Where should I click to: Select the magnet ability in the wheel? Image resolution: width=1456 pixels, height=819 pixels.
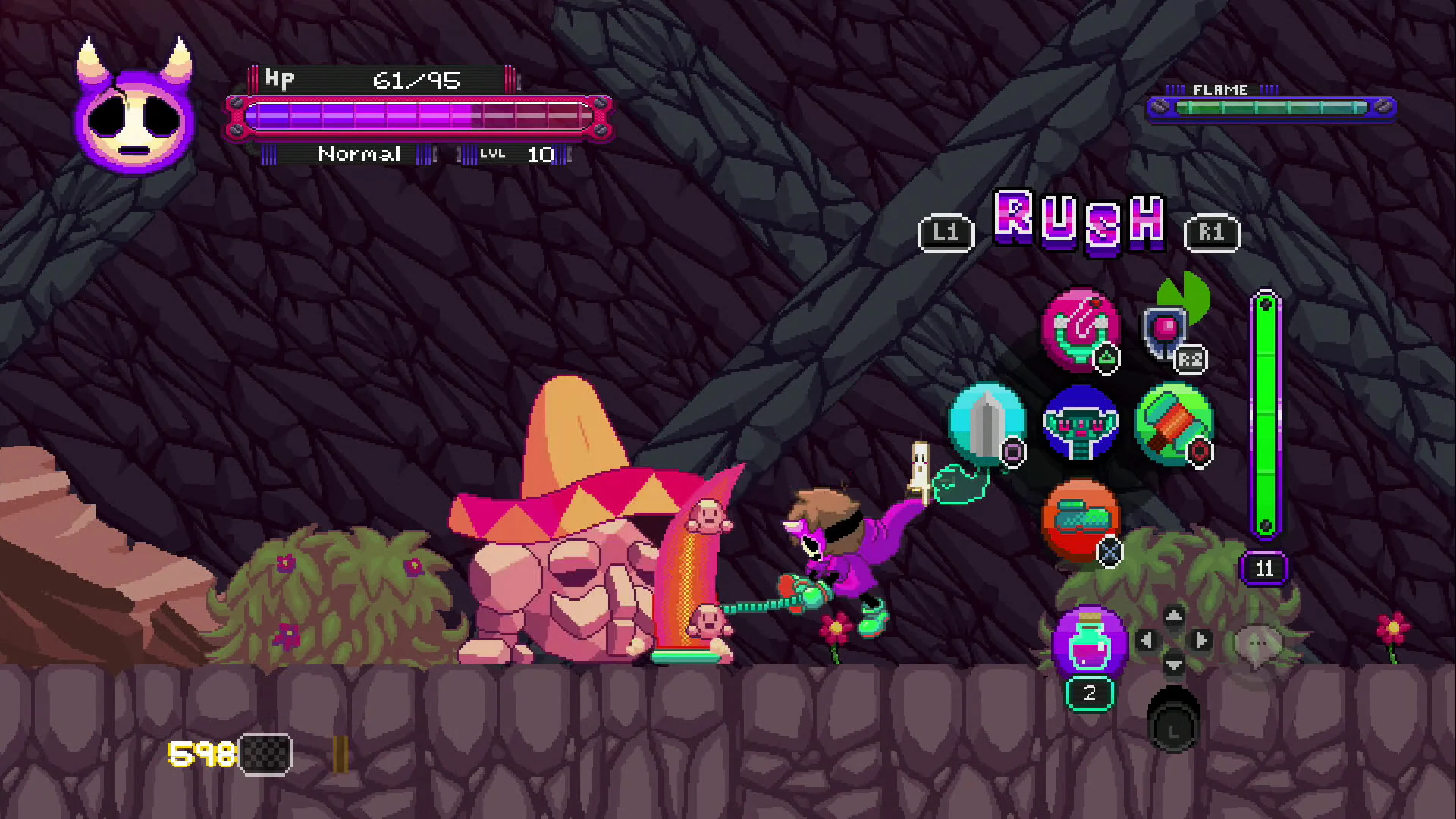pyautogui.click(x=1081, y=332)
